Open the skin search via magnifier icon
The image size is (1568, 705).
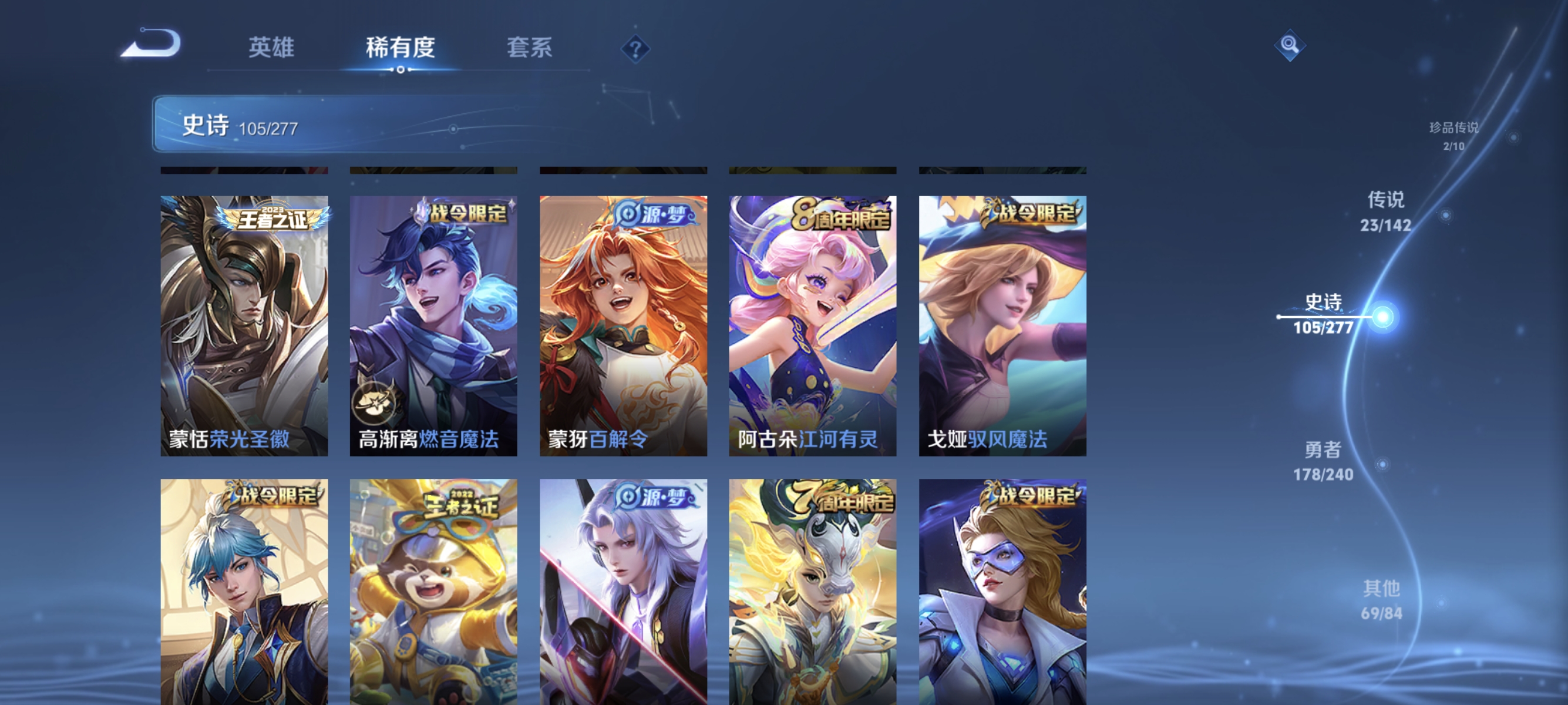(x=1290, y=46)
